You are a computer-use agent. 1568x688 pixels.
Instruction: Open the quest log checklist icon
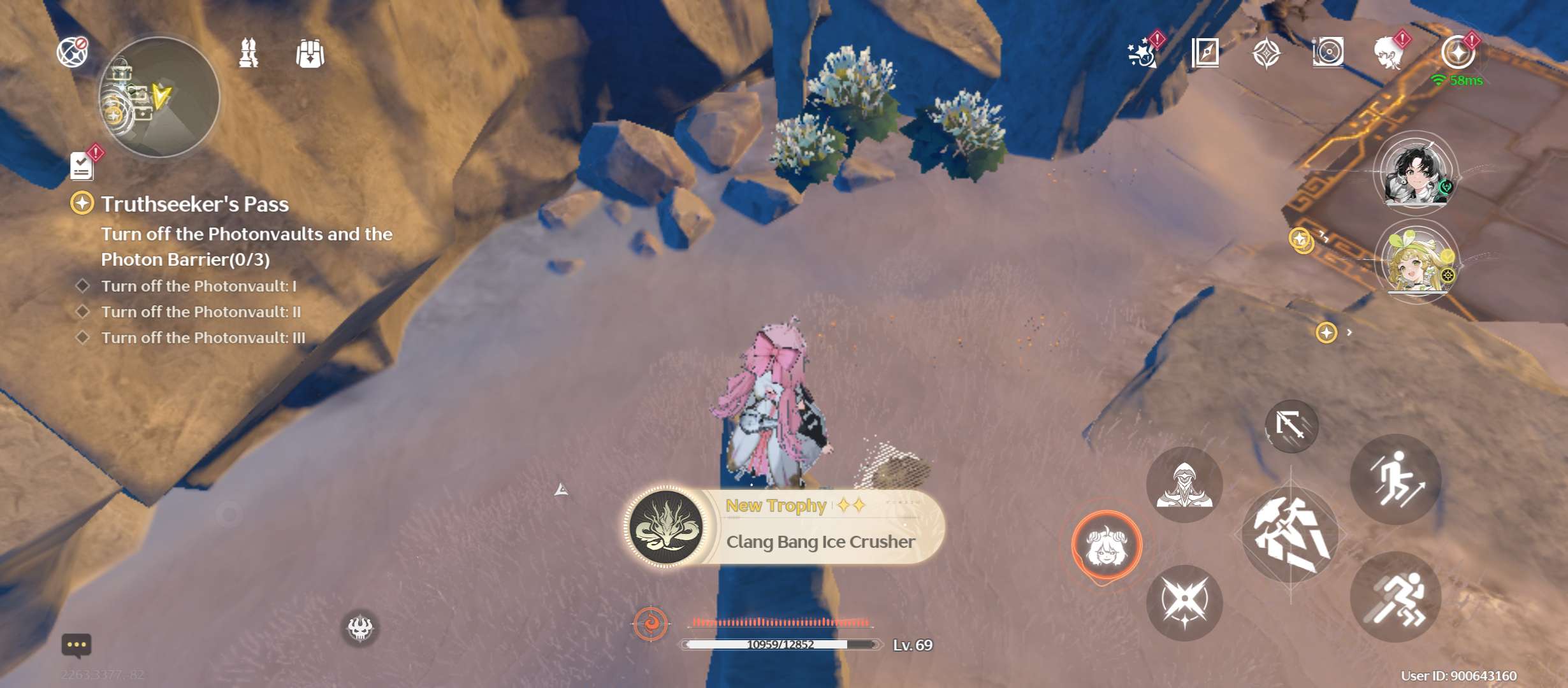pos(82,166)
